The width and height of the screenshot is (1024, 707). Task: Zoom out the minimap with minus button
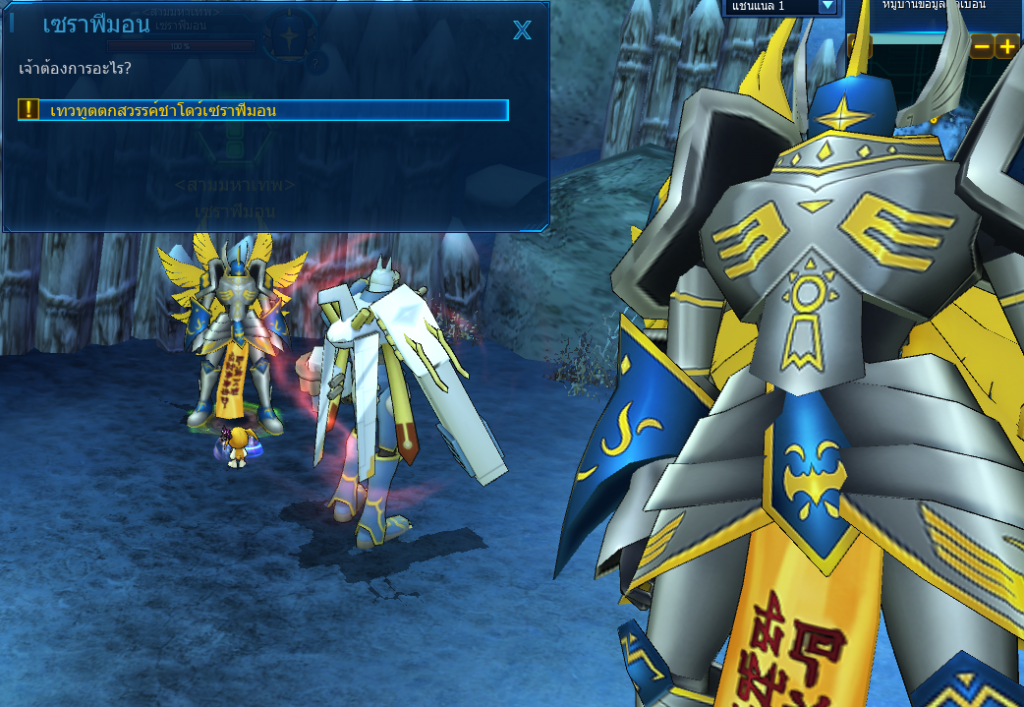pyautogui.click(x=982, y=46)
